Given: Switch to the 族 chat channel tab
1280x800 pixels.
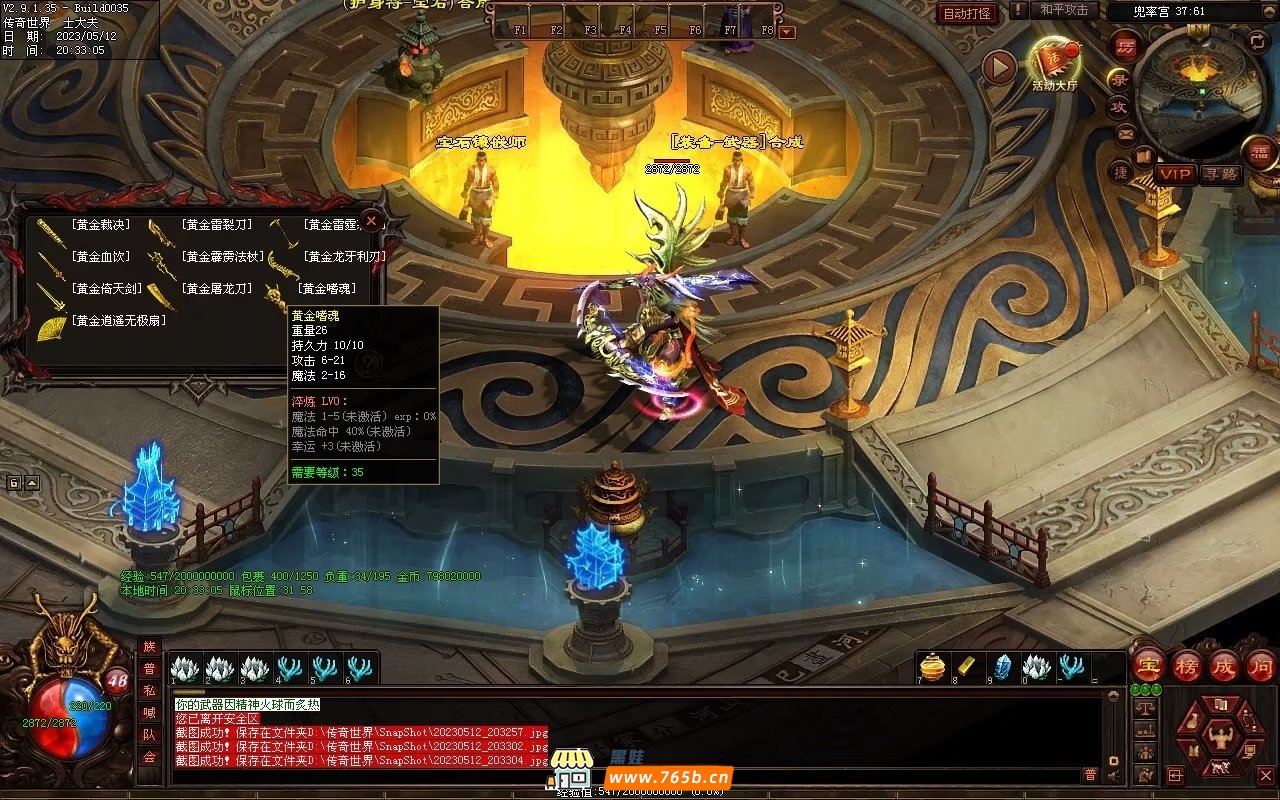Looking at the screenshot, I should click(149, 647).
